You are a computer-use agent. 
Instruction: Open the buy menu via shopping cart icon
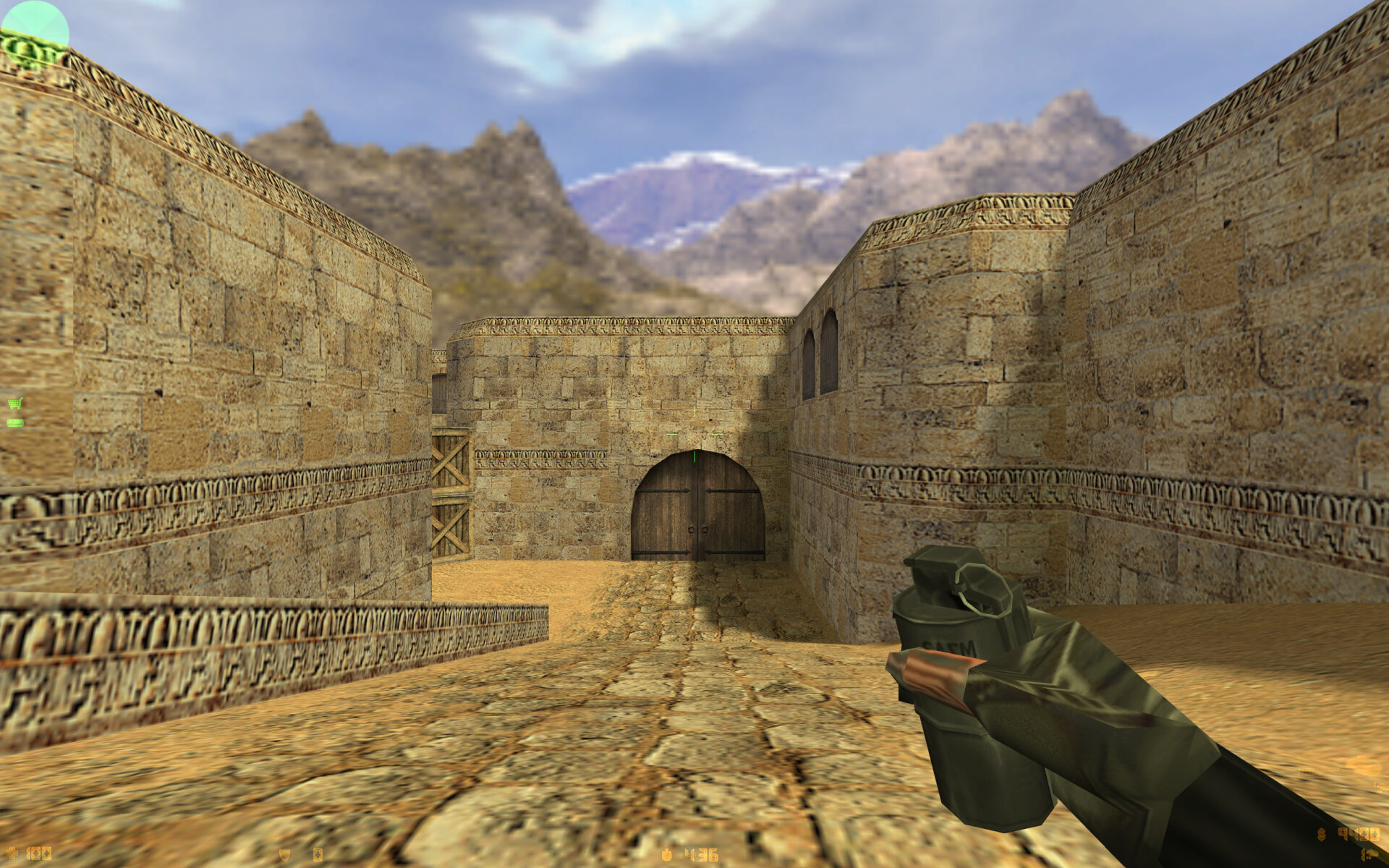(x=14, y=403)
